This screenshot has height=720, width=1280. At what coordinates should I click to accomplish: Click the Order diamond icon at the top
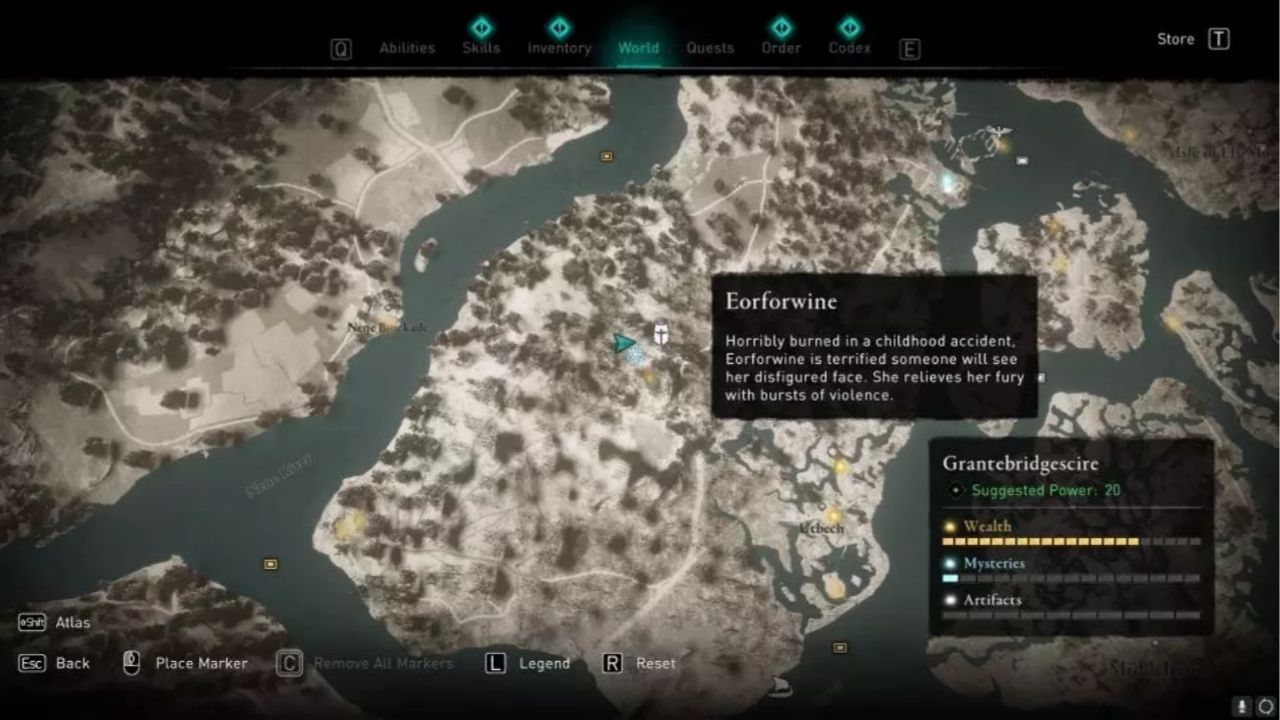[x=780, y=29]
